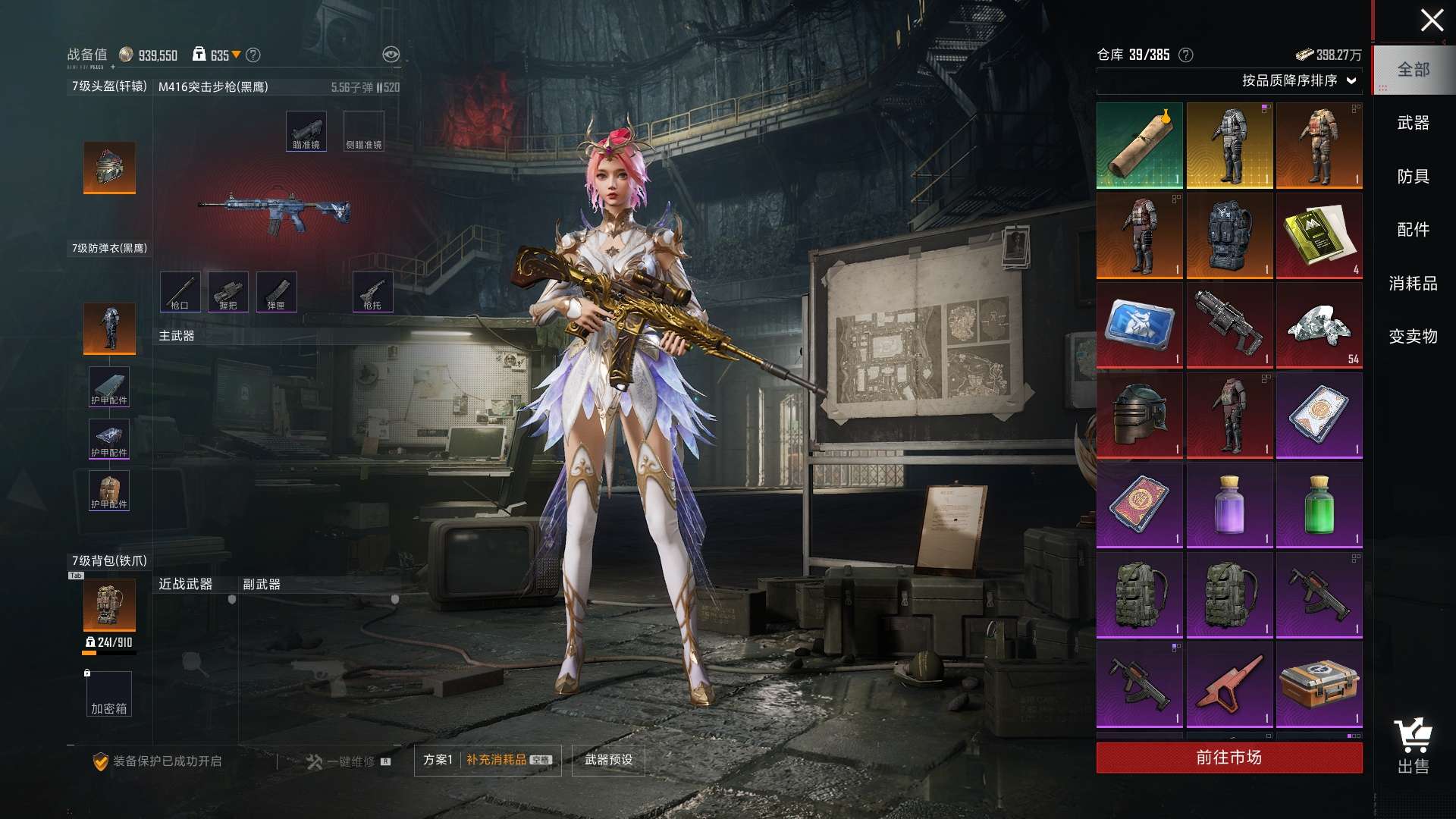Click the equipped M416 rifle

tap(275, 211)
